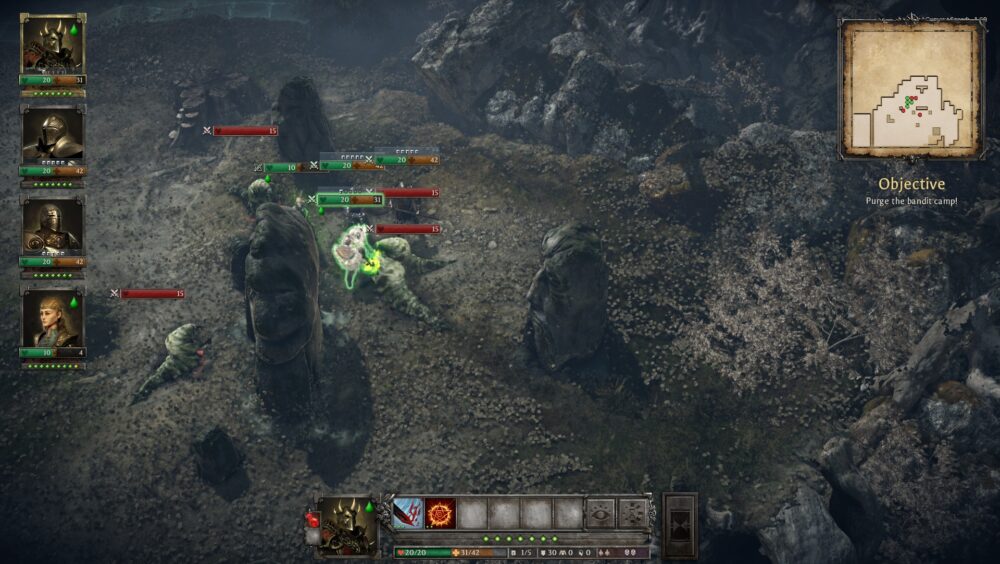This screenshot has height=564, width=1000.
Task: Choose the bronze-armored knight party portrait
Action: pyautogui.click(x=52, y=227)
